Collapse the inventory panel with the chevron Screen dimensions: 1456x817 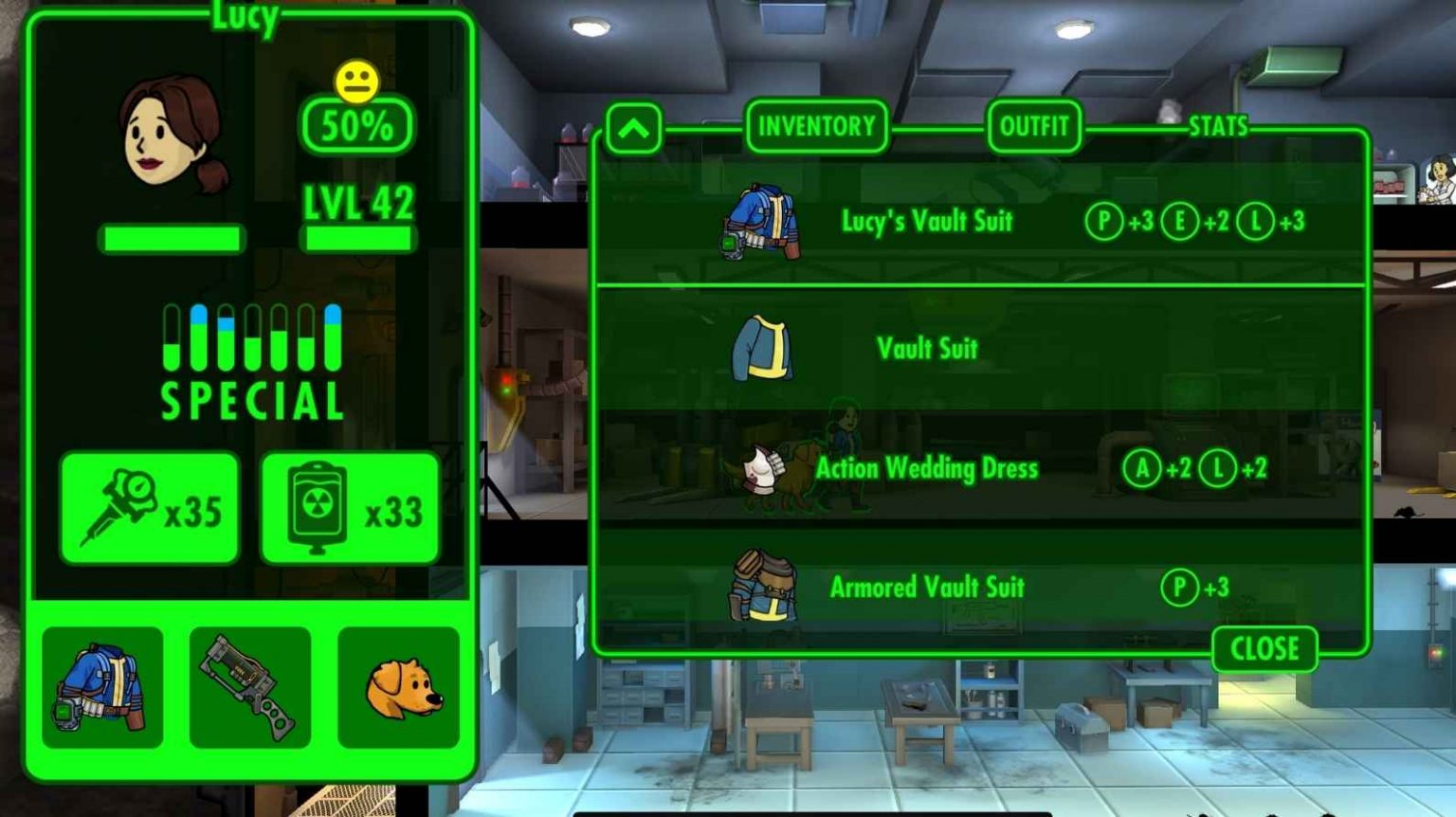(633, 128)
